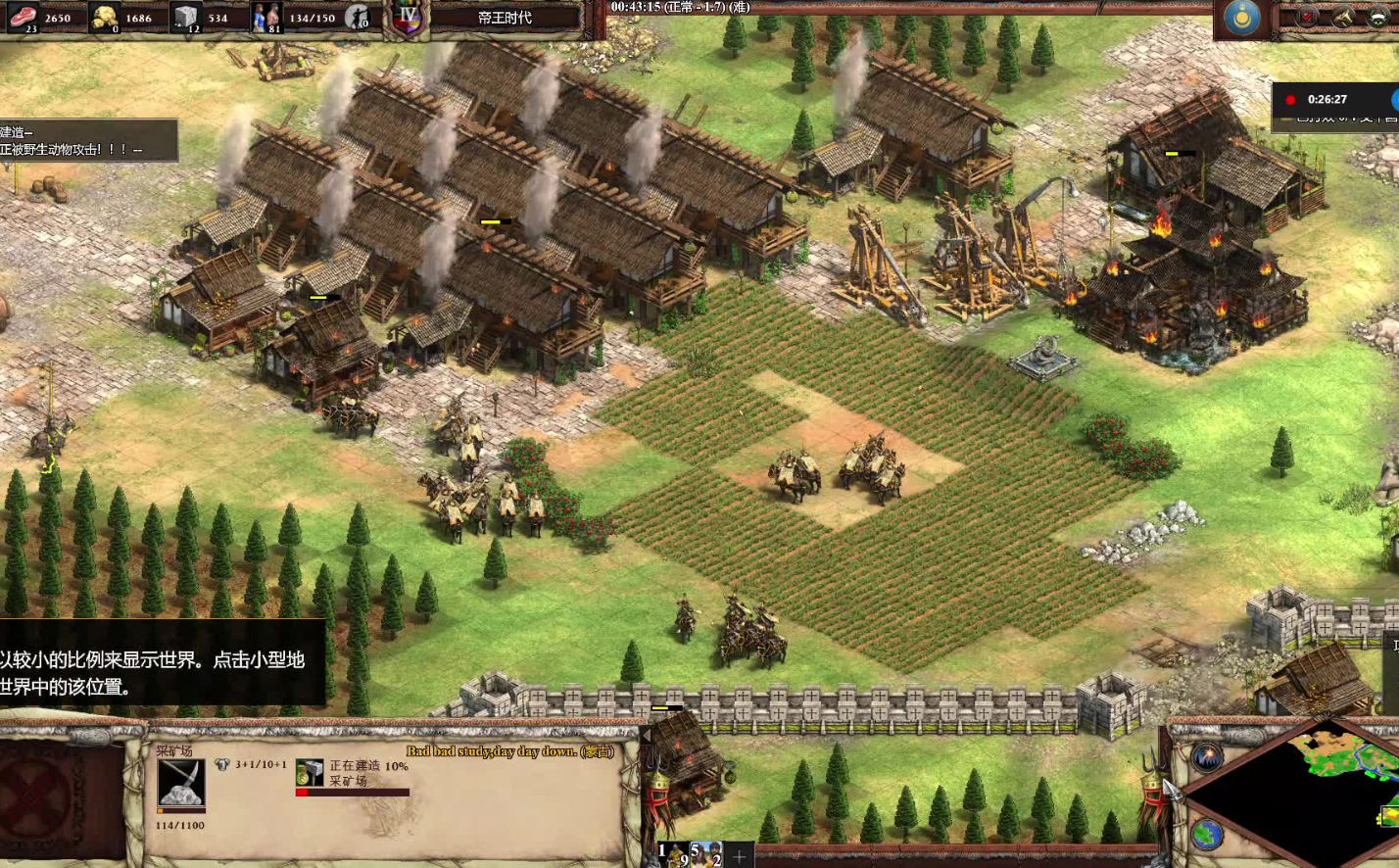Click the Imperial Age IV shield emblem
The width and height of the screenshot is (1399, 868).
coord(409,17)
